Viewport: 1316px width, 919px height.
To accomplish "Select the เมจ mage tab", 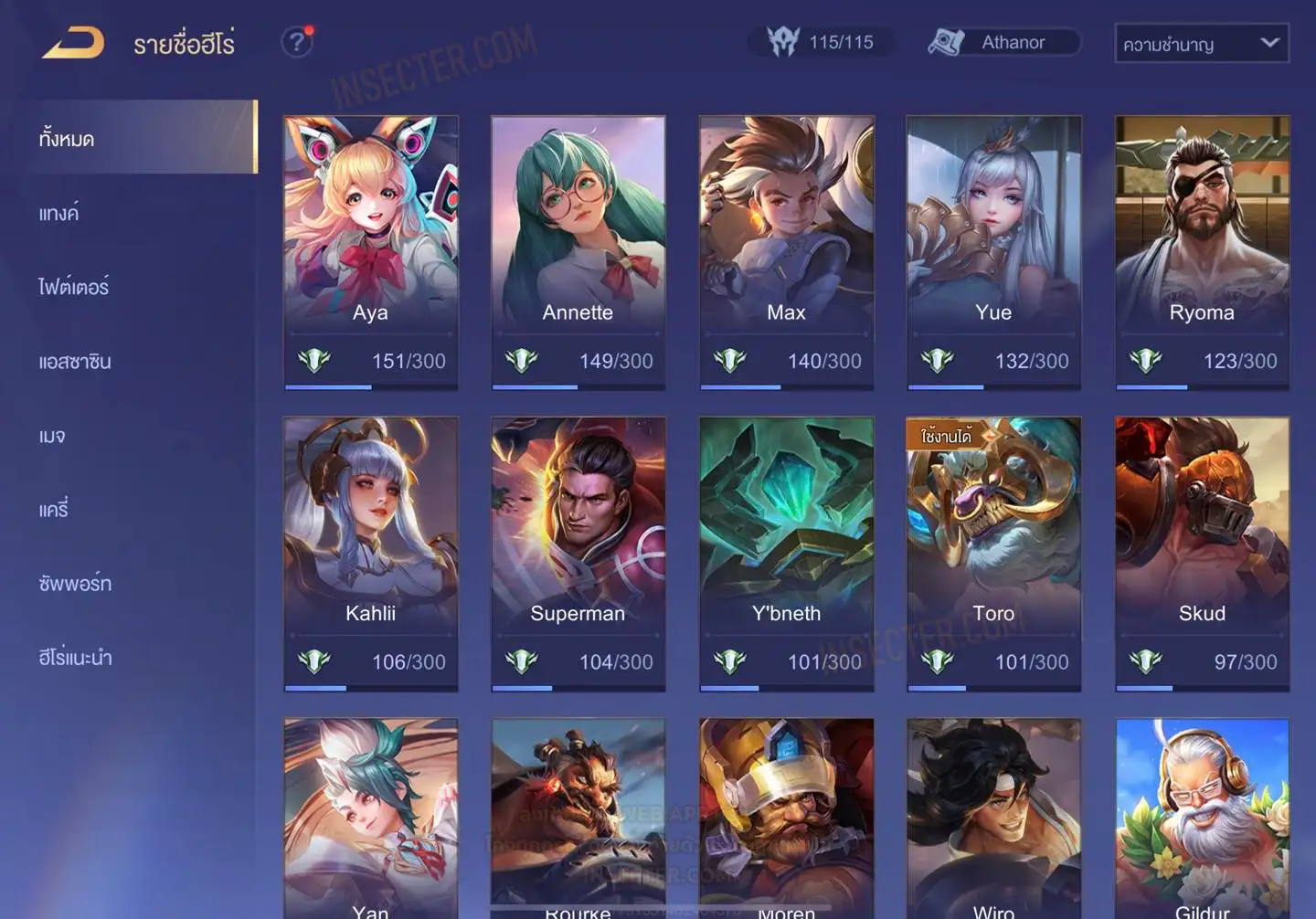I will coord(52,436).
